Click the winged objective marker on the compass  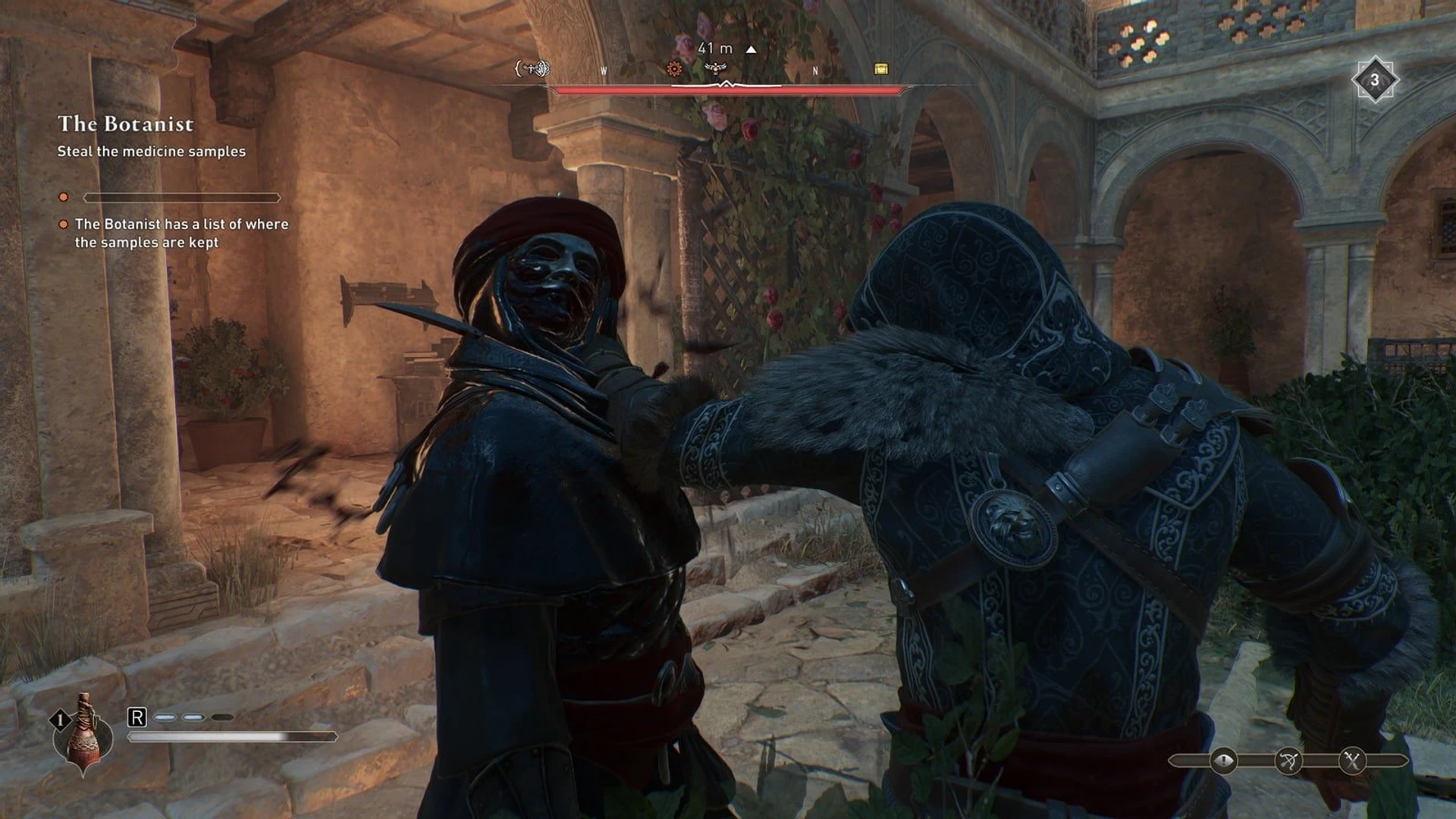tap(716, 68)
